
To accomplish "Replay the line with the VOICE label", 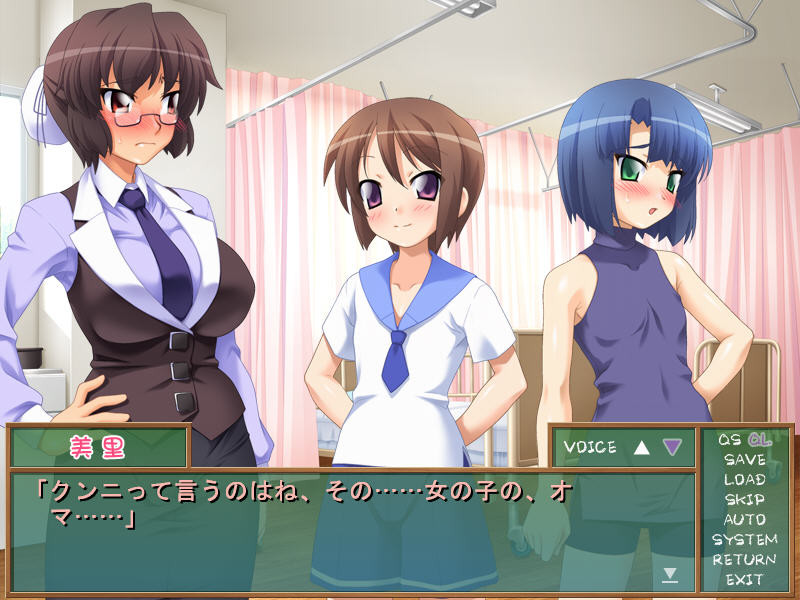I will (590, 447).
